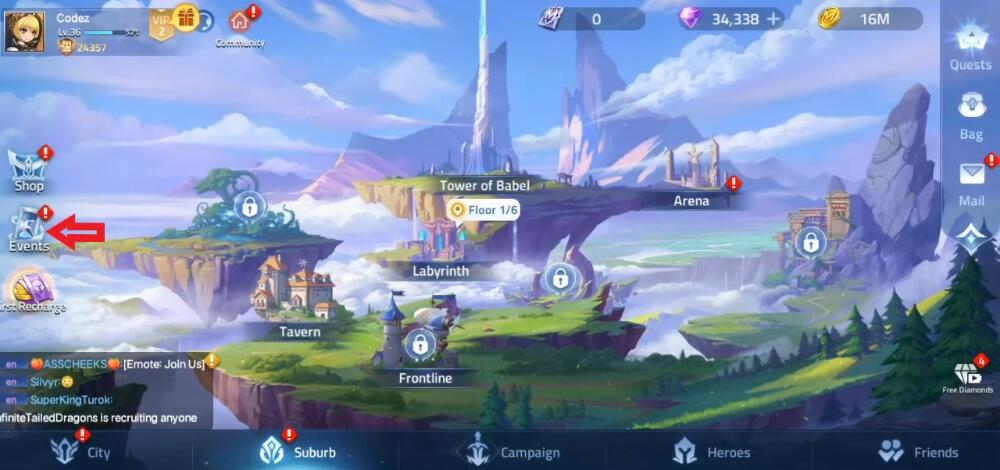Click the Codez player avatar
1000x470 pixels.
[x=24, y=30]
